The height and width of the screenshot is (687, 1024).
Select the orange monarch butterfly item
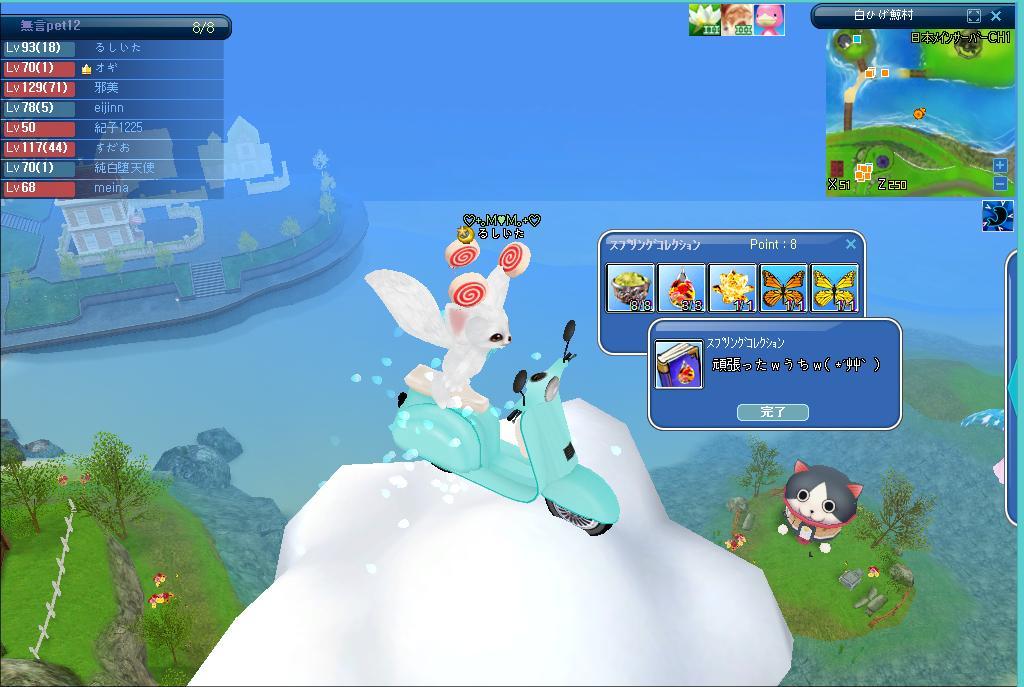784,288
